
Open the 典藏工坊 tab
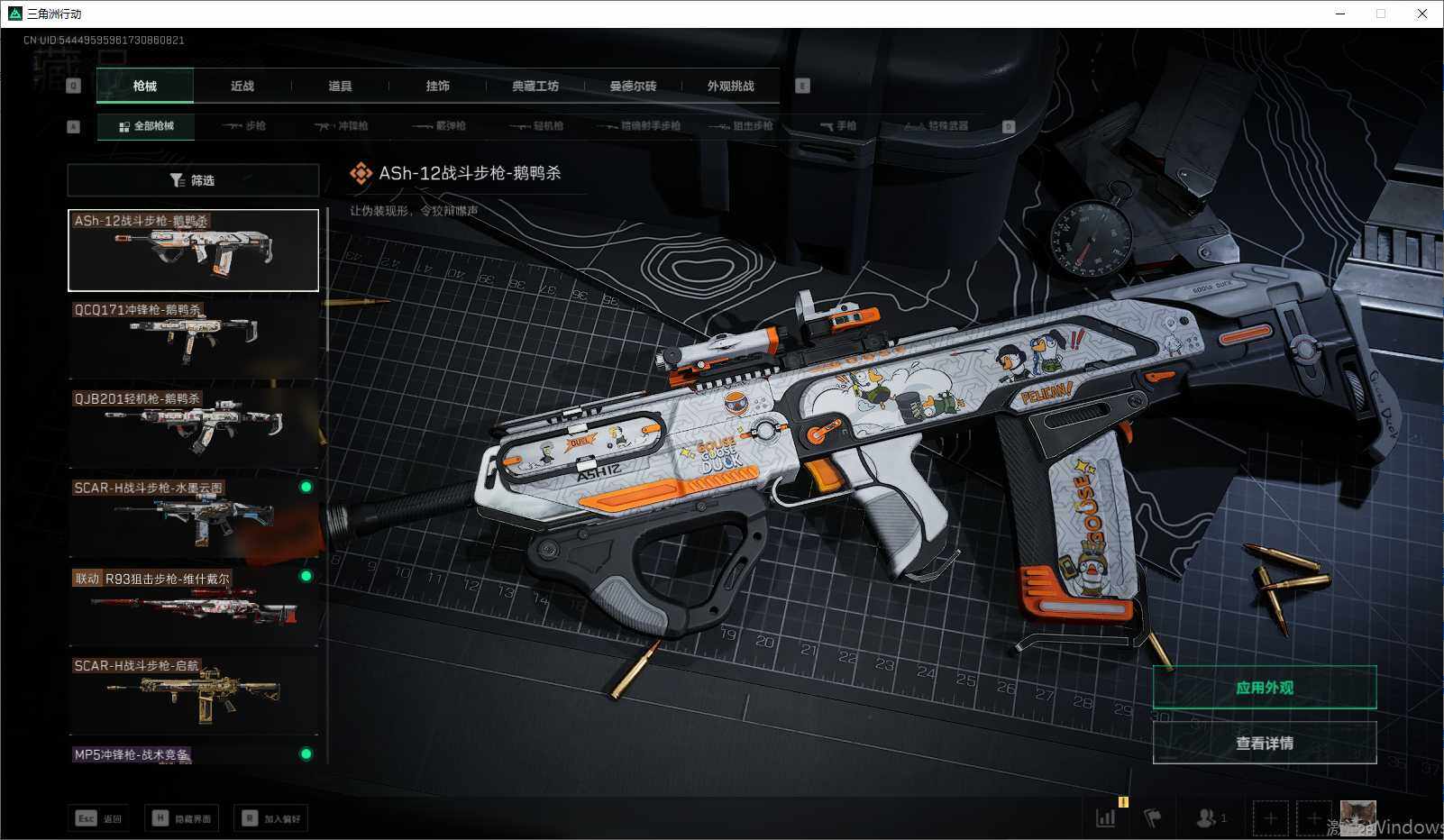click(535, 87)
